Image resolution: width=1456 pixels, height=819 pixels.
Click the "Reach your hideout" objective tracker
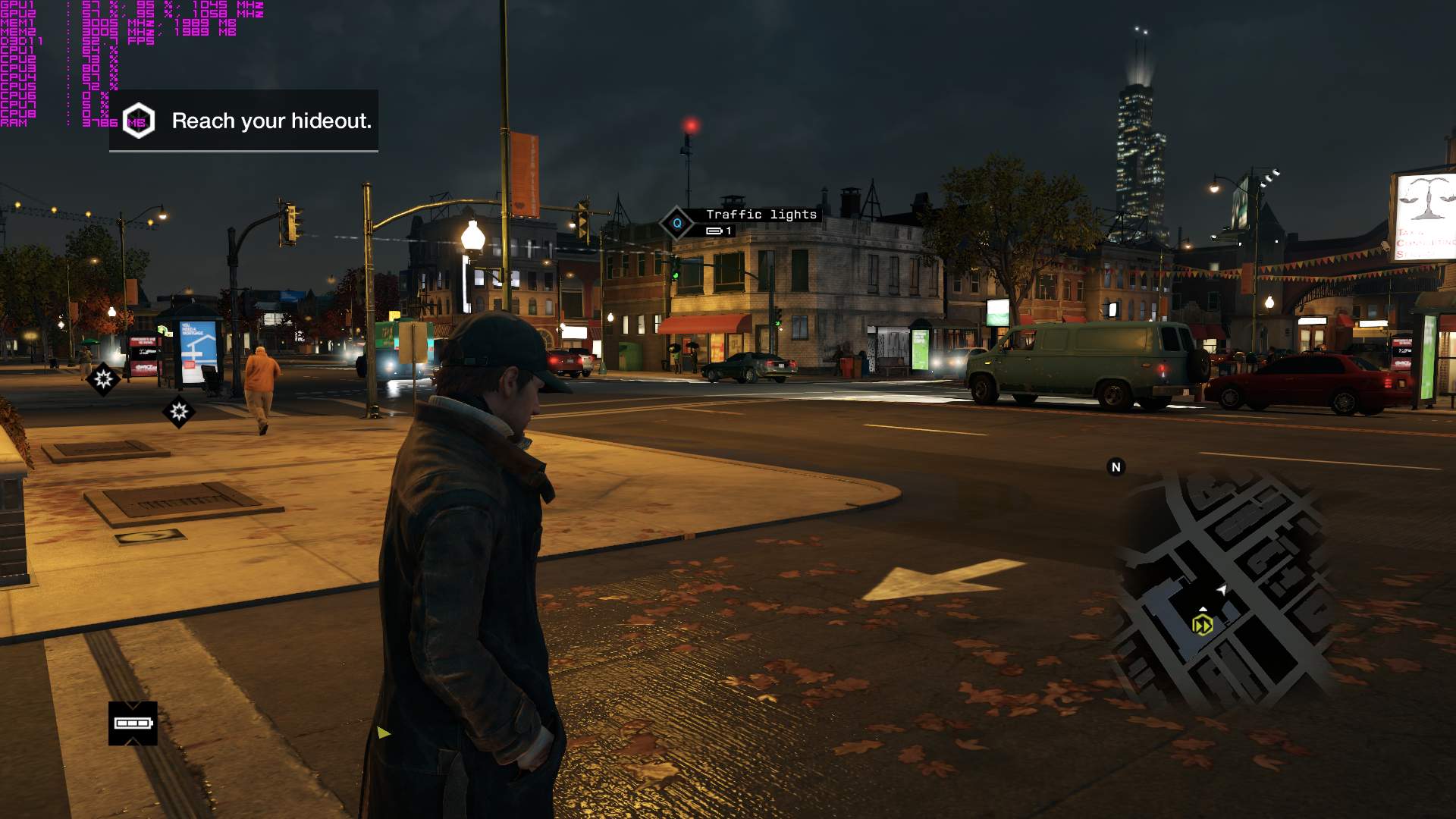click(244, 121)
